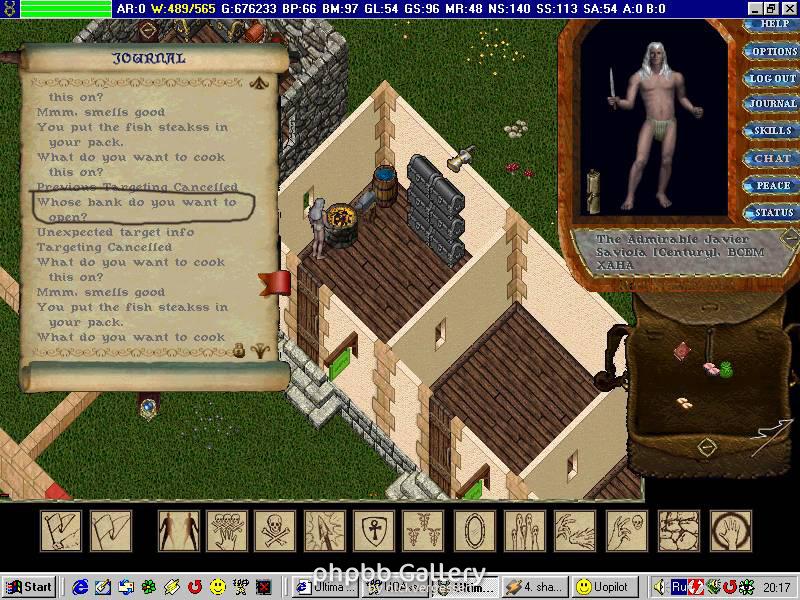
Task: Click the party scroll on the paperdoll
Action: [x=593, y=189]
